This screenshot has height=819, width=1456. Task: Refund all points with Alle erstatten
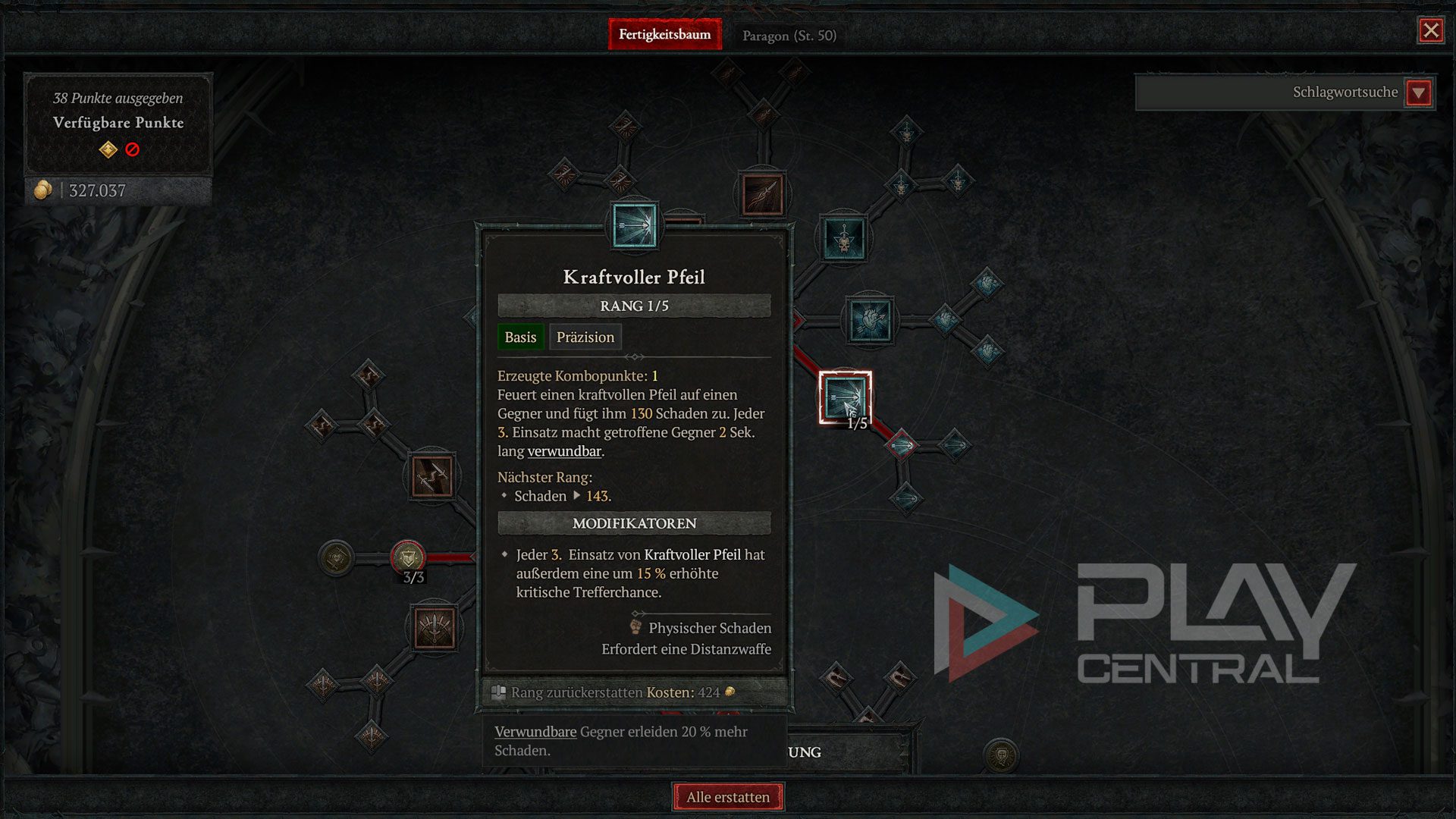coord(728,797)
